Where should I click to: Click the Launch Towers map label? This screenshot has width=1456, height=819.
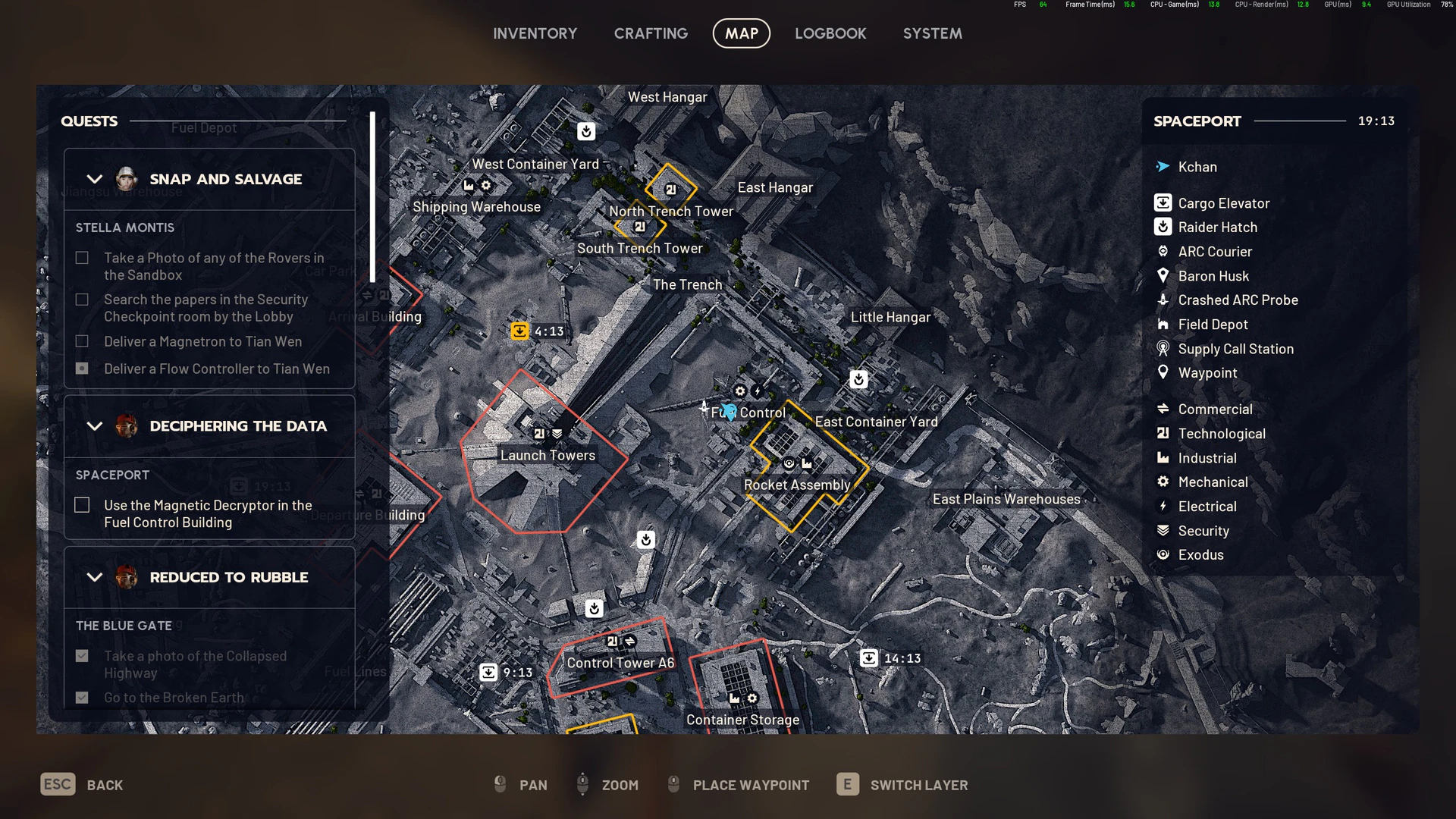(548, 455)
